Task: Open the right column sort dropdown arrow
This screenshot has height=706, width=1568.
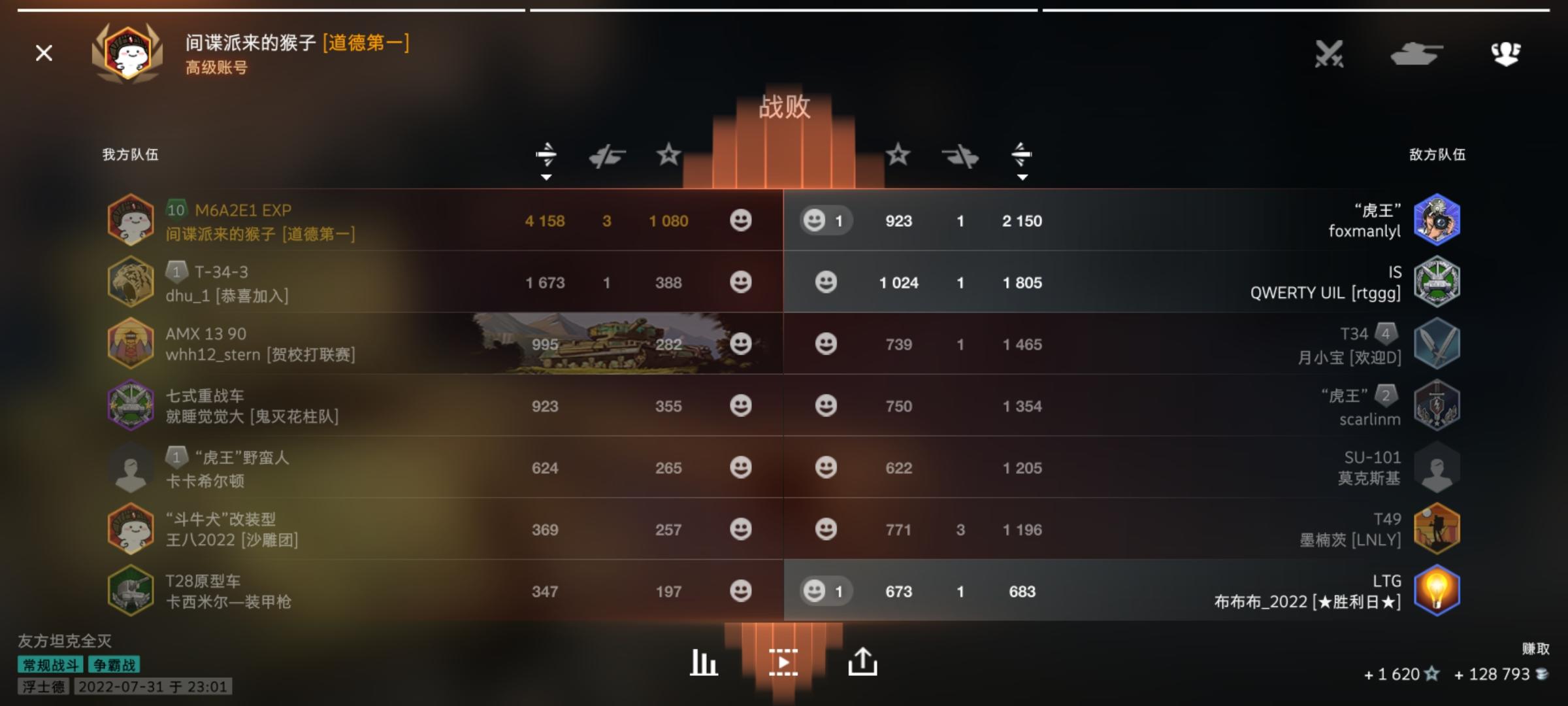Action: tap(1022, 176)
